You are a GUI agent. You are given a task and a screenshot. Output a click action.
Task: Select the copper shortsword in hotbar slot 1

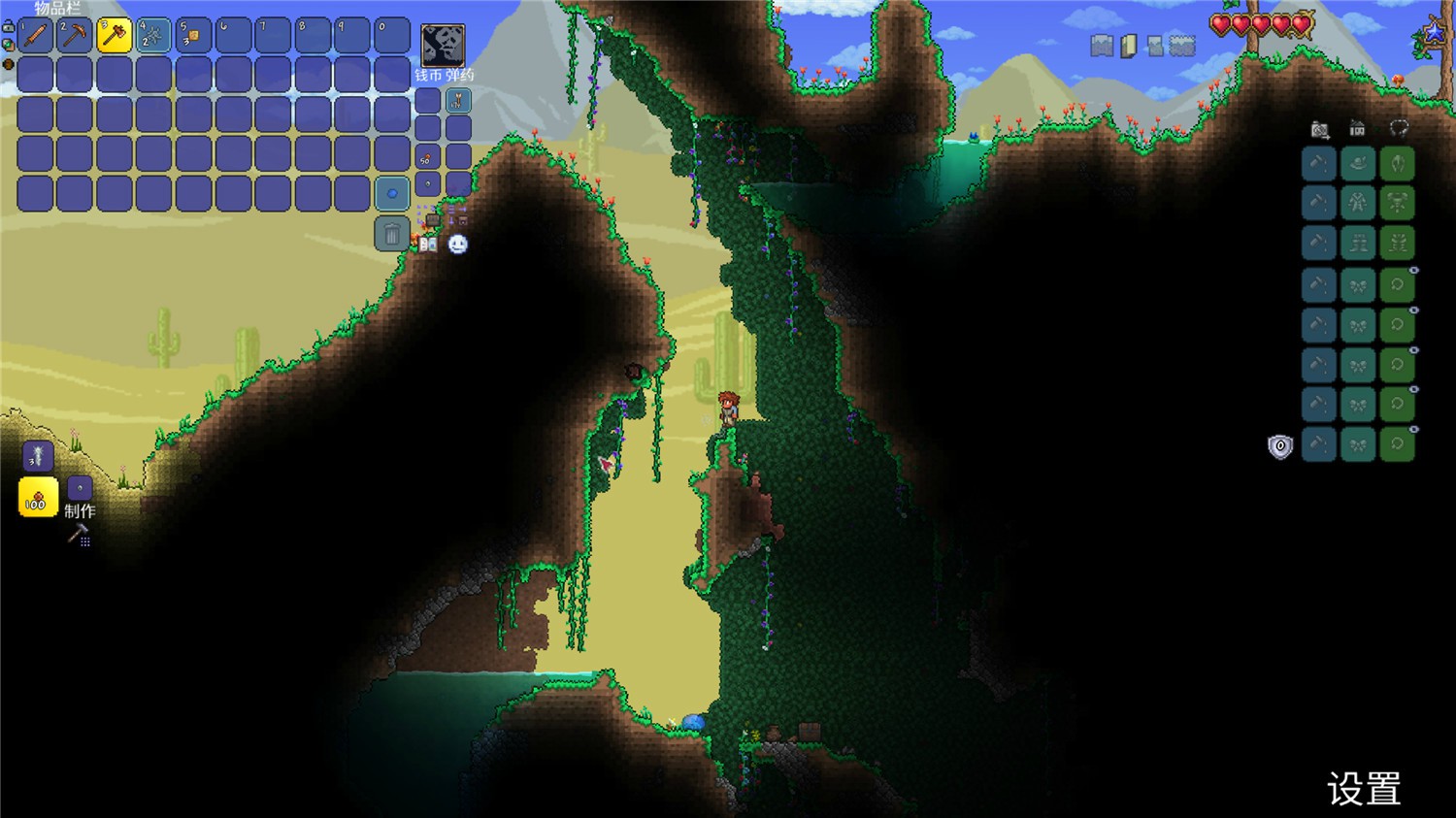(35, 35)
